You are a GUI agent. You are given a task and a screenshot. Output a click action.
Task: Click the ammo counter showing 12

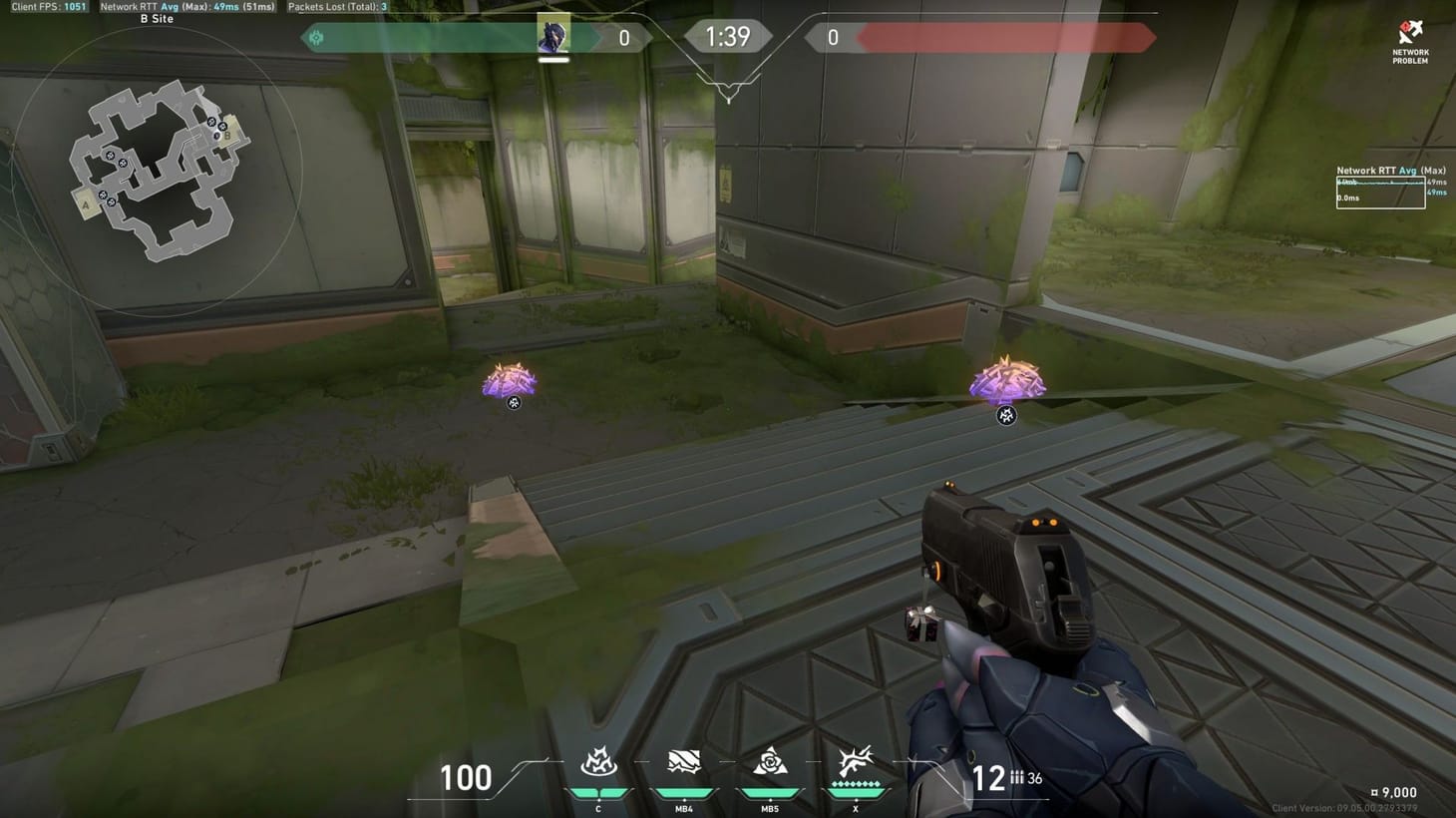[989, 778]
